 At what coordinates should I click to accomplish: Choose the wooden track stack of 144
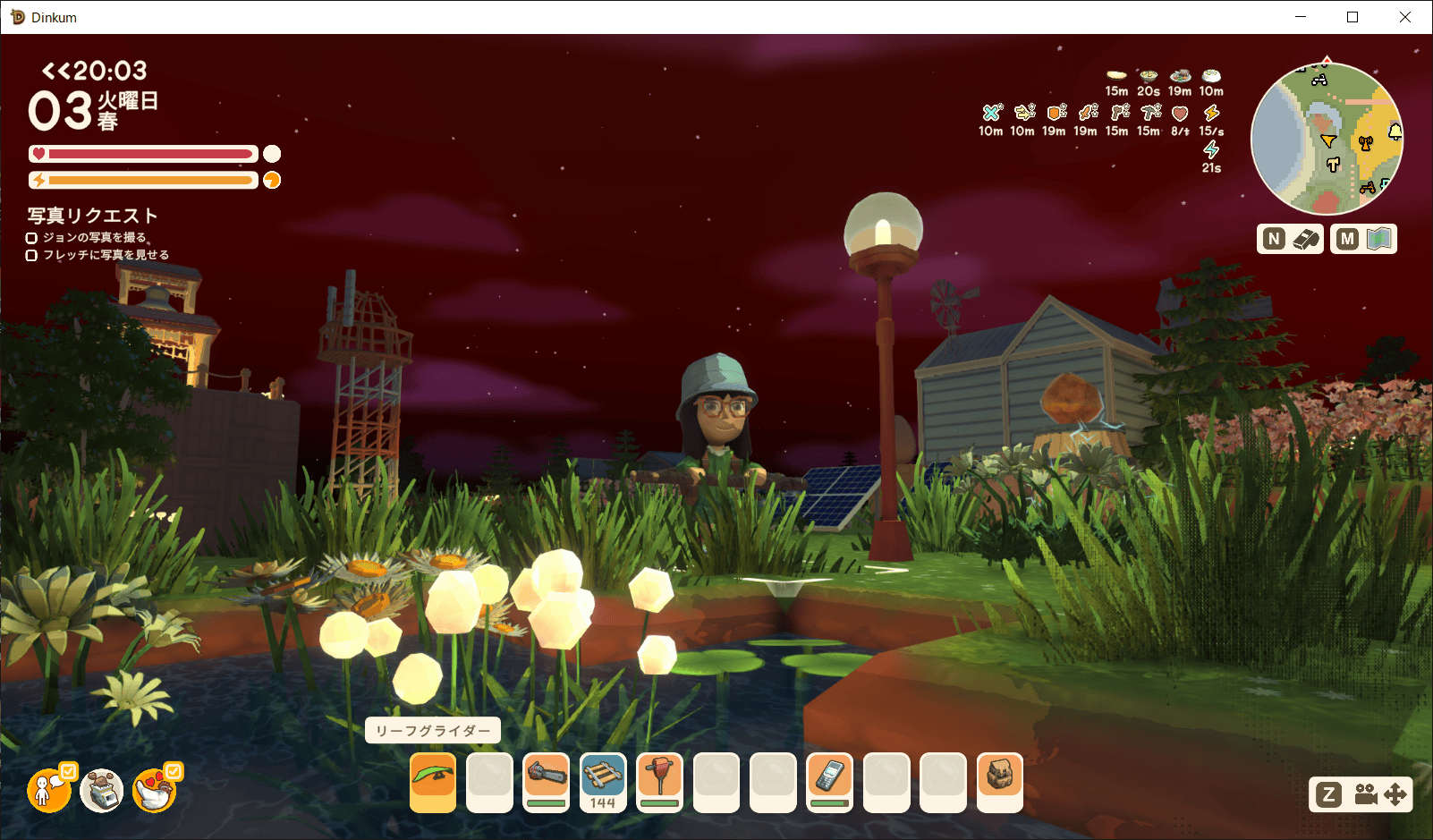(602, 782)
